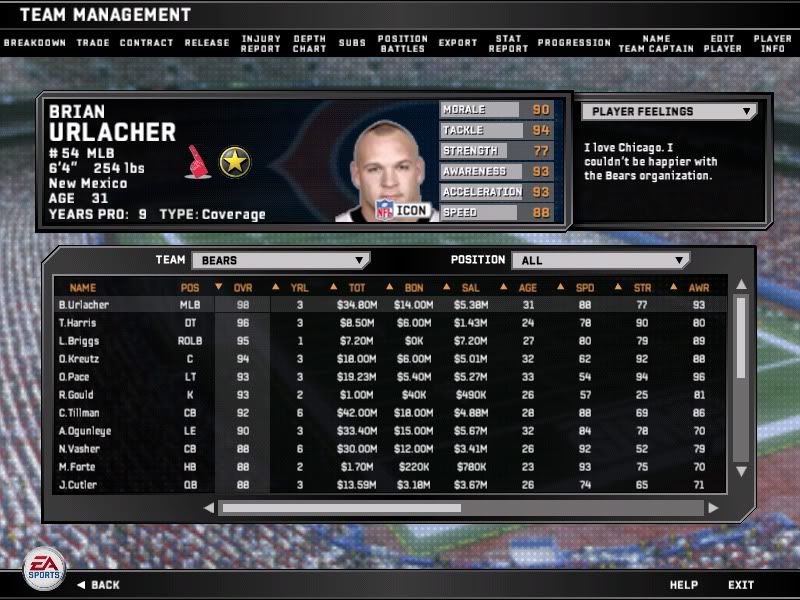Sort players by the AGE column
The height and width of the screenshot is (600, 800).
click(529, 288)
